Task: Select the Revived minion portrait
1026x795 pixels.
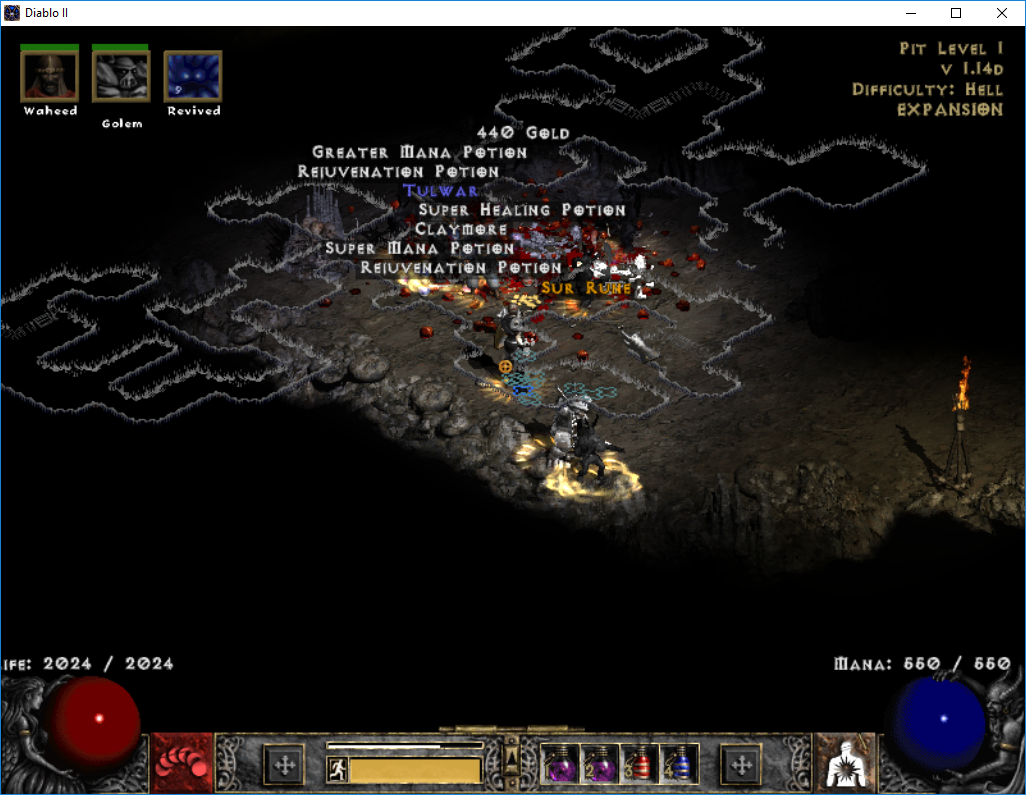Action: point(193,77)
